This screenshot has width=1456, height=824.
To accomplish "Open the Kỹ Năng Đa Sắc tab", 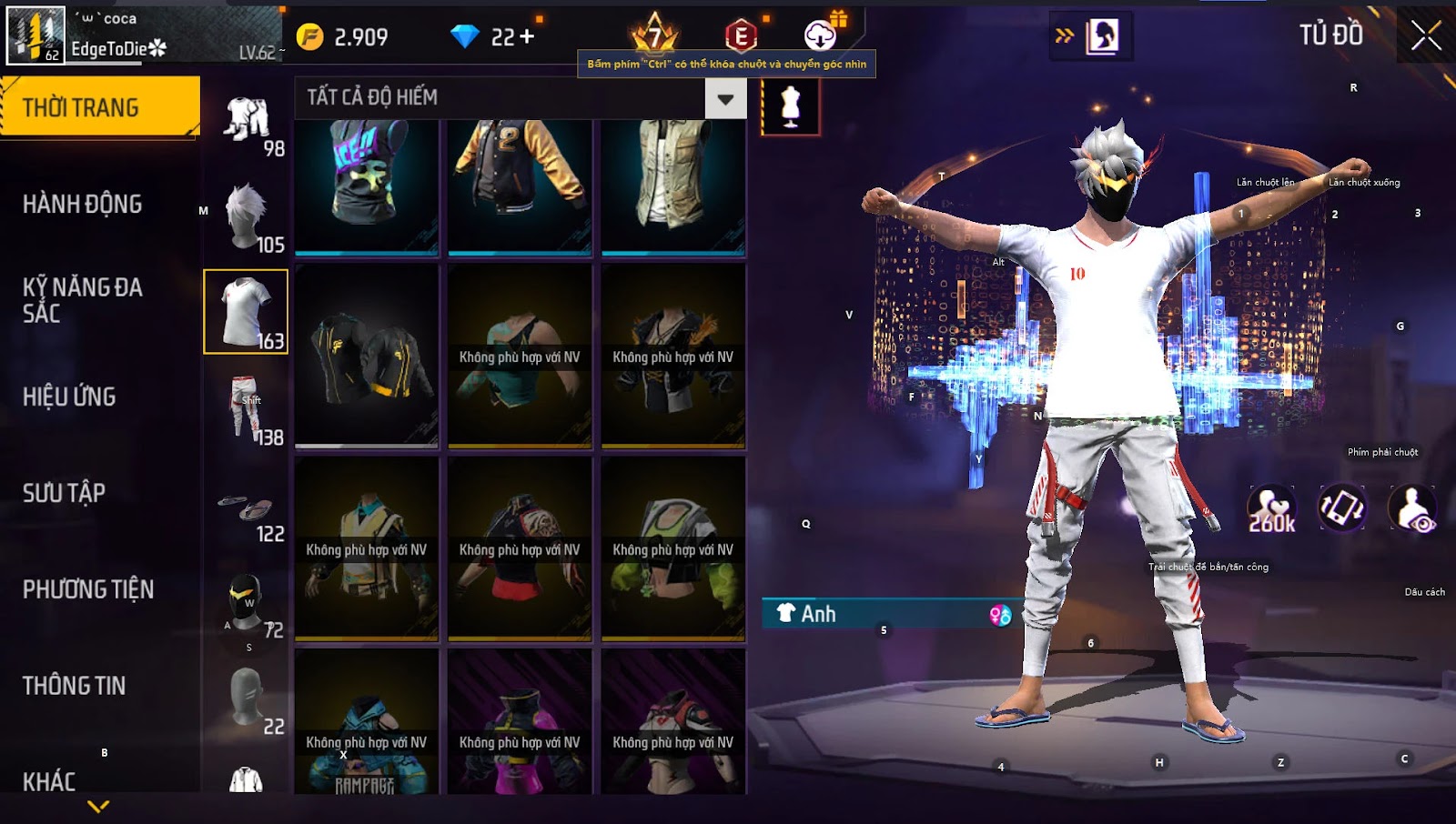I will (83, 300).
